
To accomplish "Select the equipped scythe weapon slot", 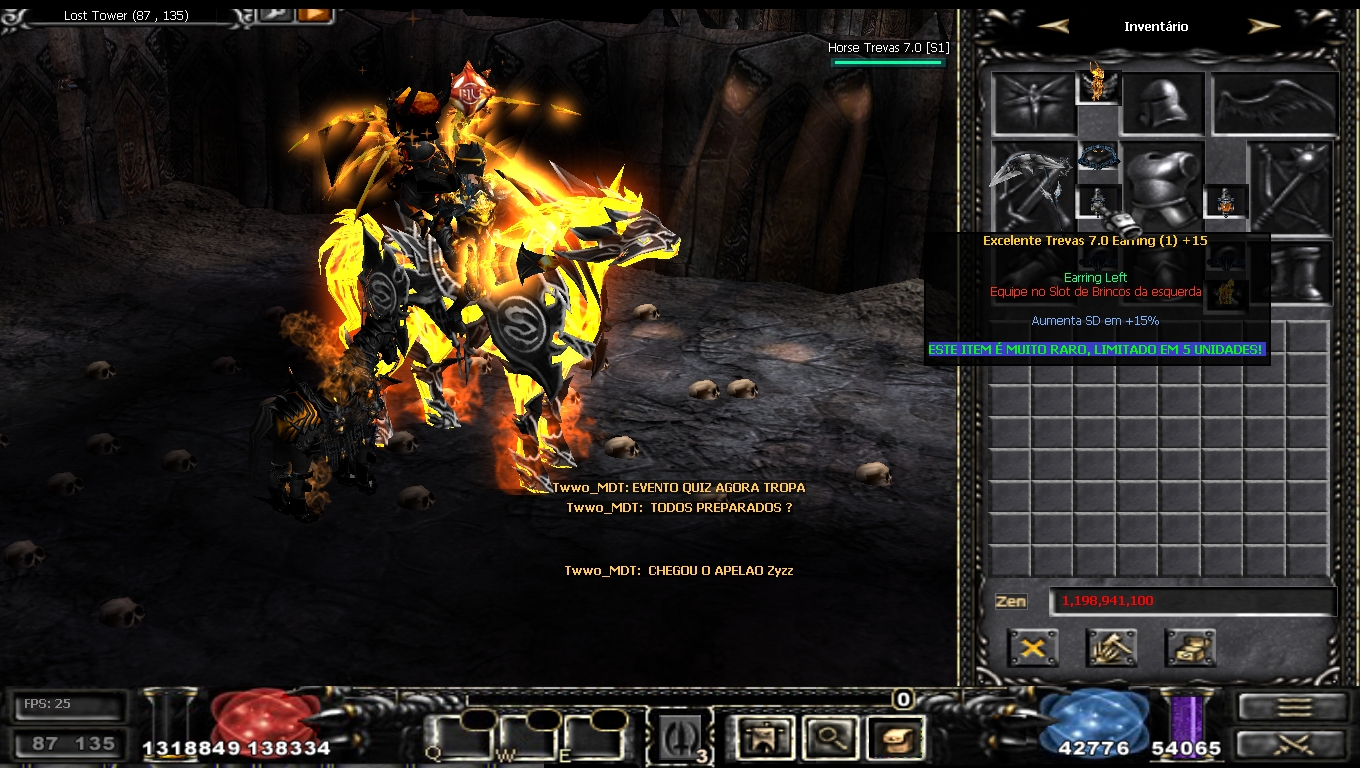I will (1032, 185).
